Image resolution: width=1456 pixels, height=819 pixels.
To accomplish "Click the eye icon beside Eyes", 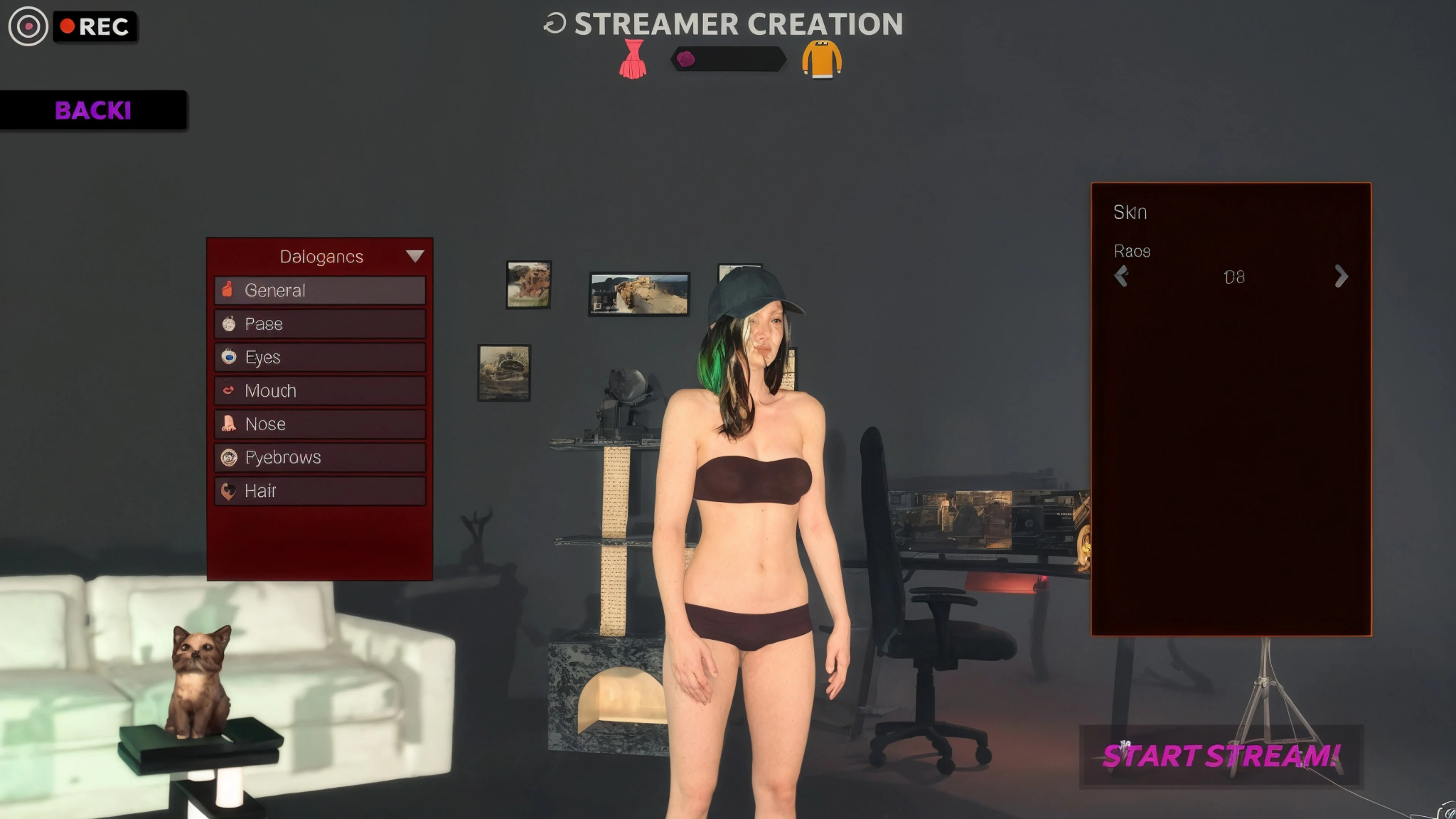I will coord(228,357).
